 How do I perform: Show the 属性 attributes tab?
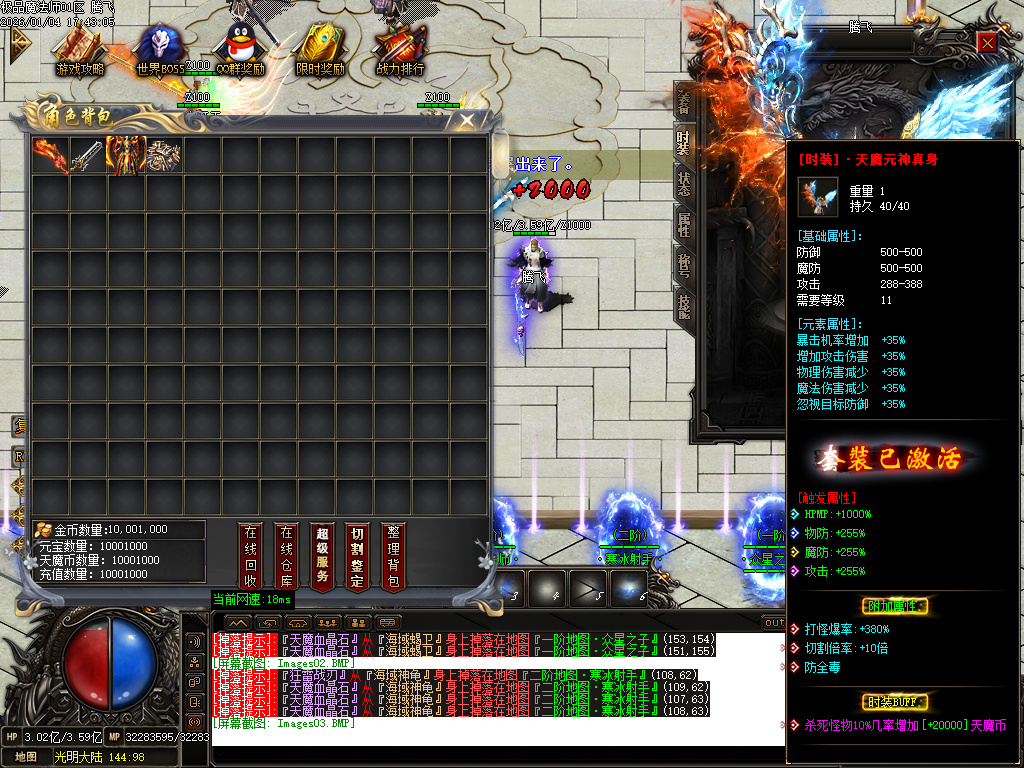tap(684, 224)
